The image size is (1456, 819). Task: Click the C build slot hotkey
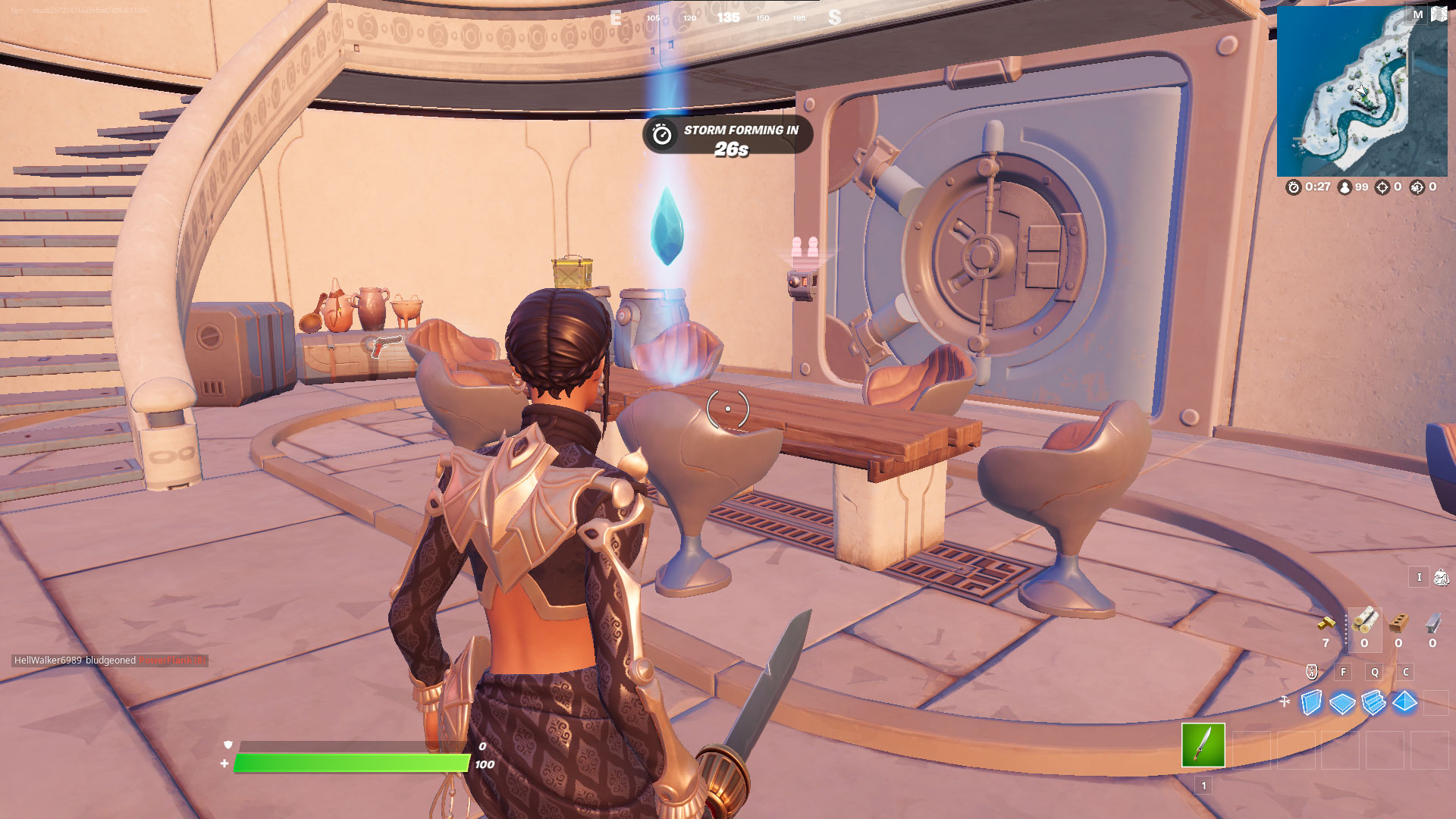[1405, 672]
